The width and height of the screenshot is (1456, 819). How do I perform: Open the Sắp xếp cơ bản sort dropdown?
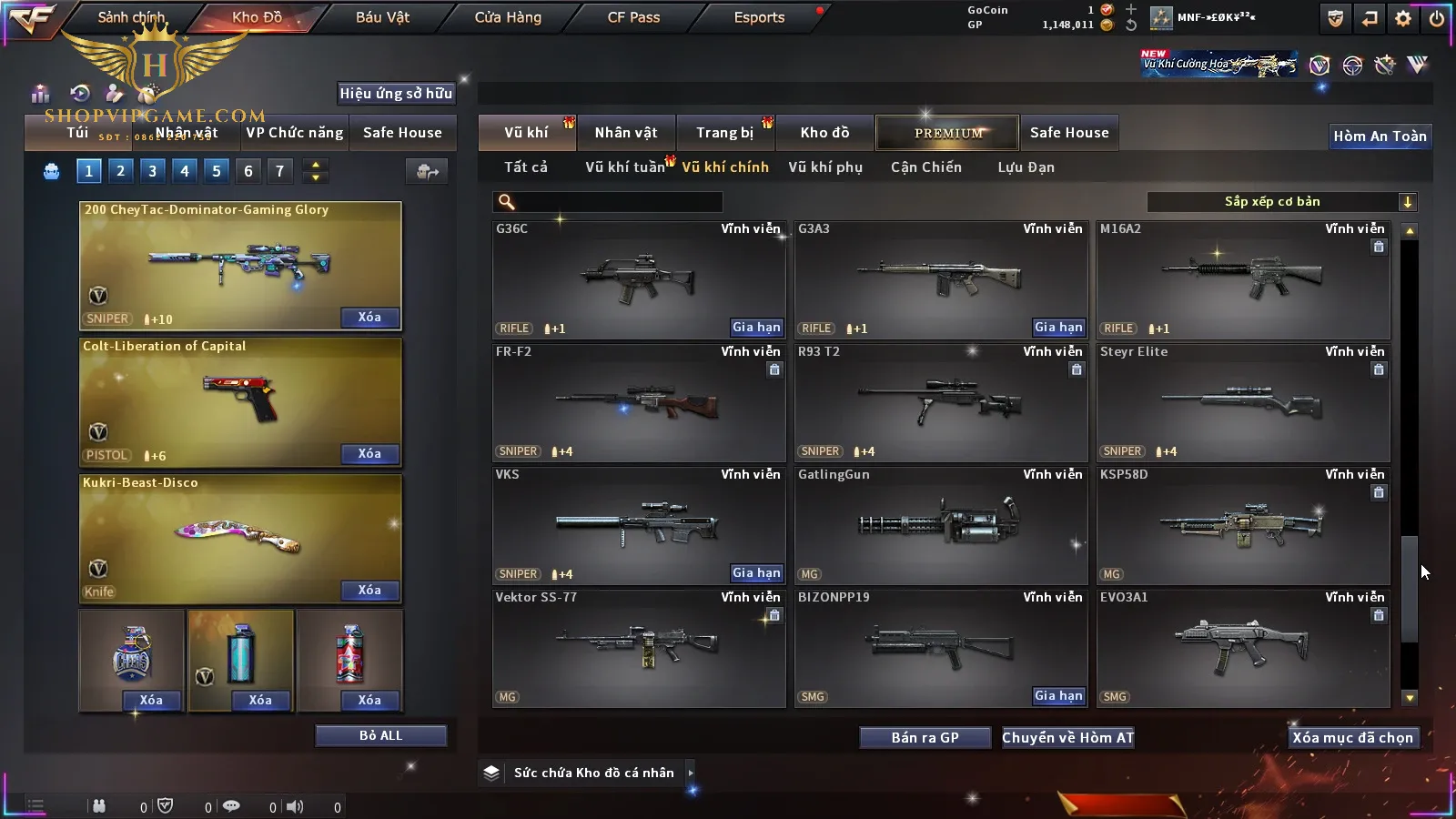click(1281, 202)
